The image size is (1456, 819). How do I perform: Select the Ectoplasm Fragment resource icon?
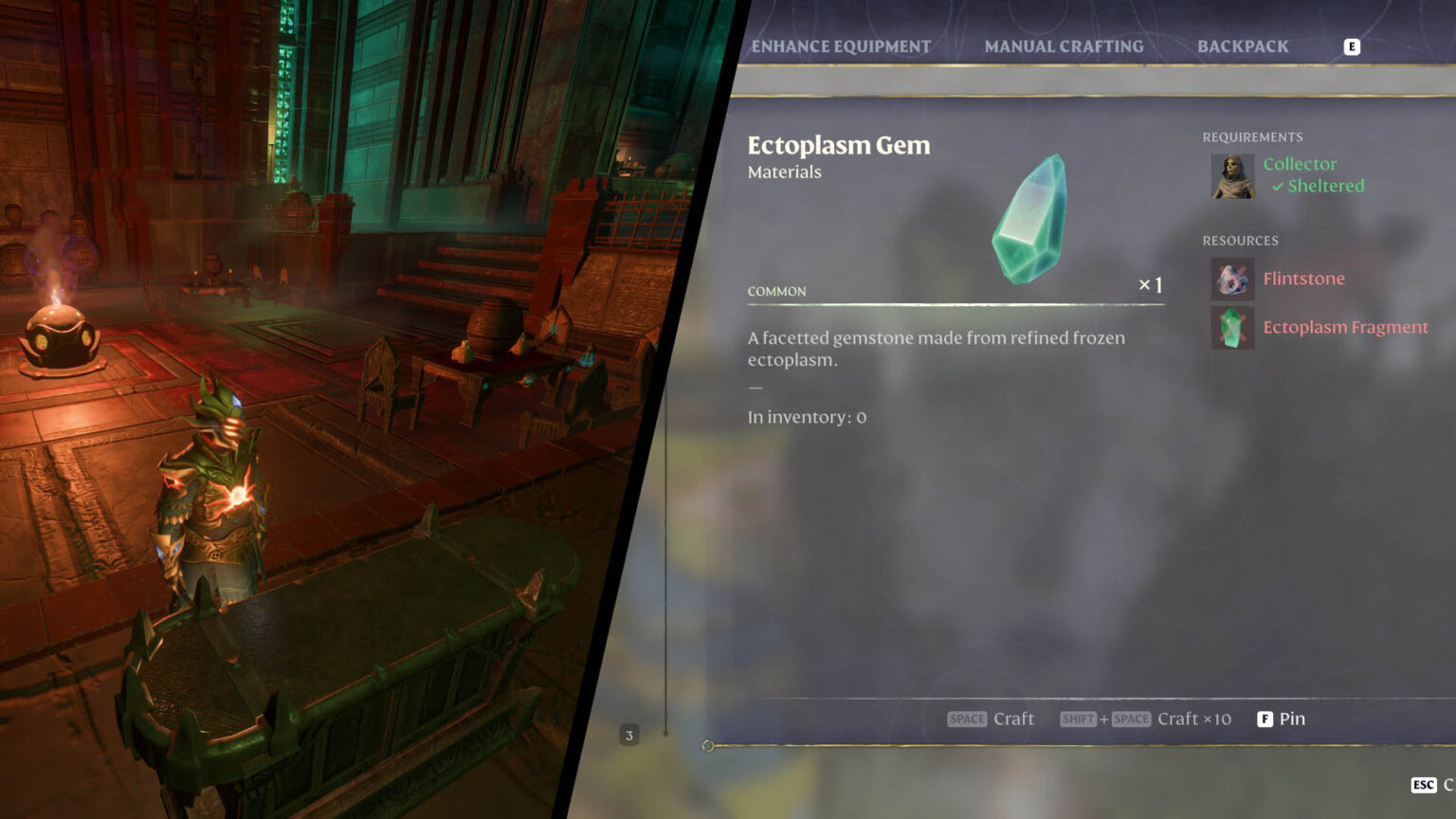pyautogui.click(x=1232, y=327)
